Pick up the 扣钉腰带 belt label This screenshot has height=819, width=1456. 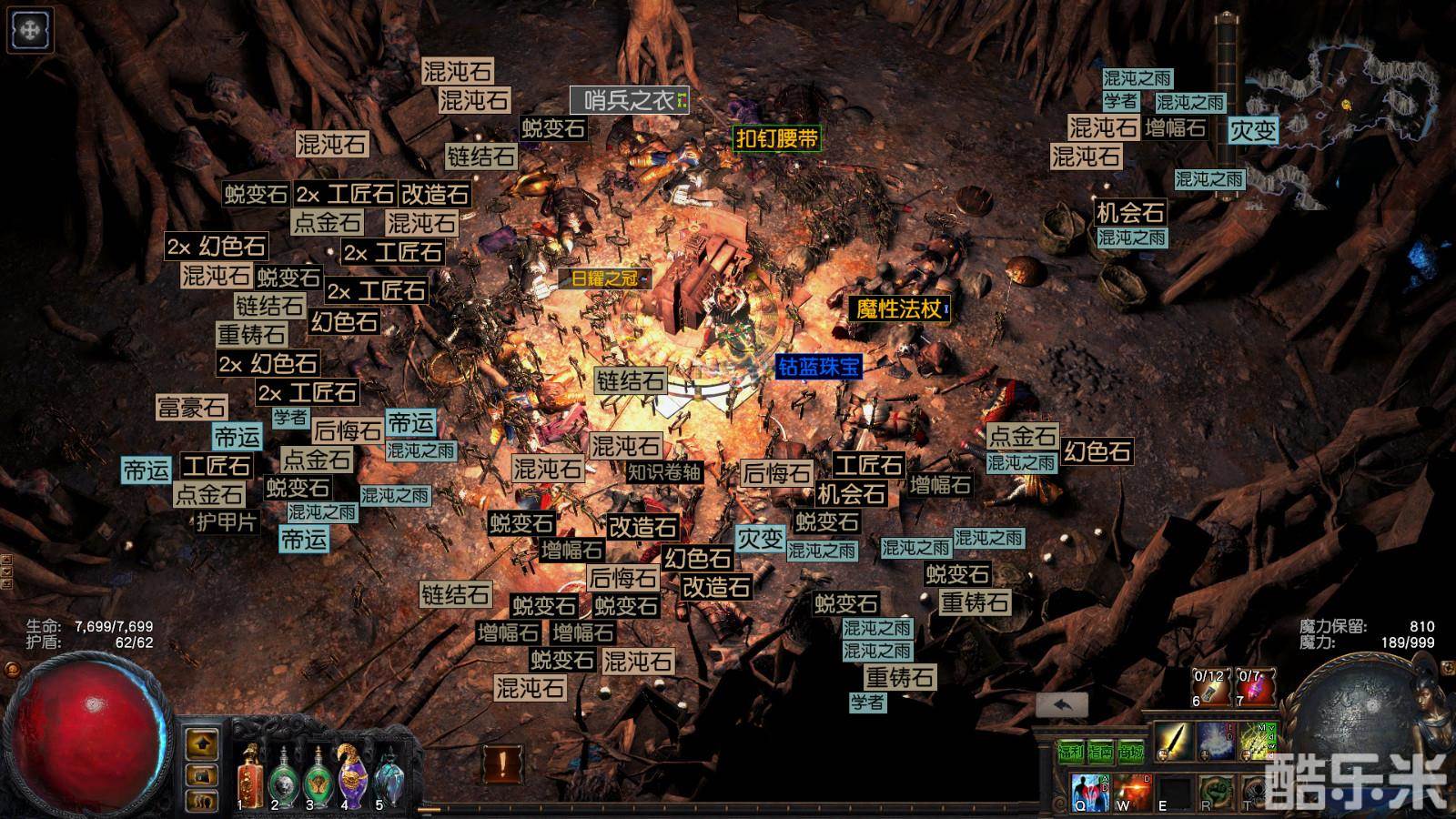pos(777,138)
